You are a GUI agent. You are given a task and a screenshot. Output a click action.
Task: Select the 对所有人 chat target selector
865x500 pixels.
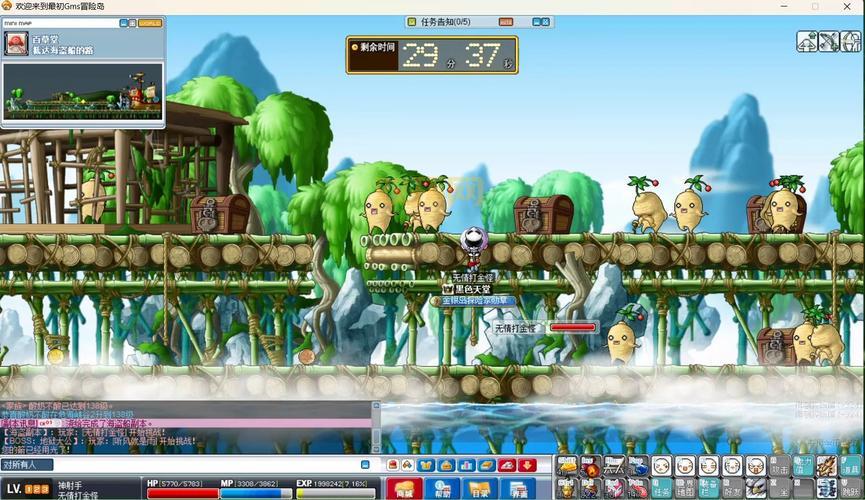27,465
